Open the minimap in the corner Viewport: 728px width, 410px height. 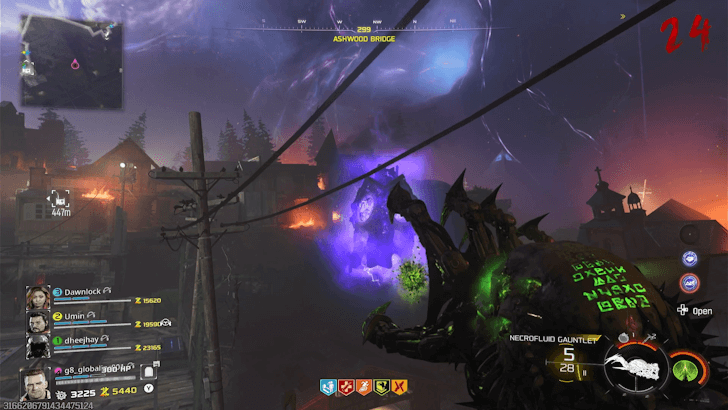[x=71, y=65]
